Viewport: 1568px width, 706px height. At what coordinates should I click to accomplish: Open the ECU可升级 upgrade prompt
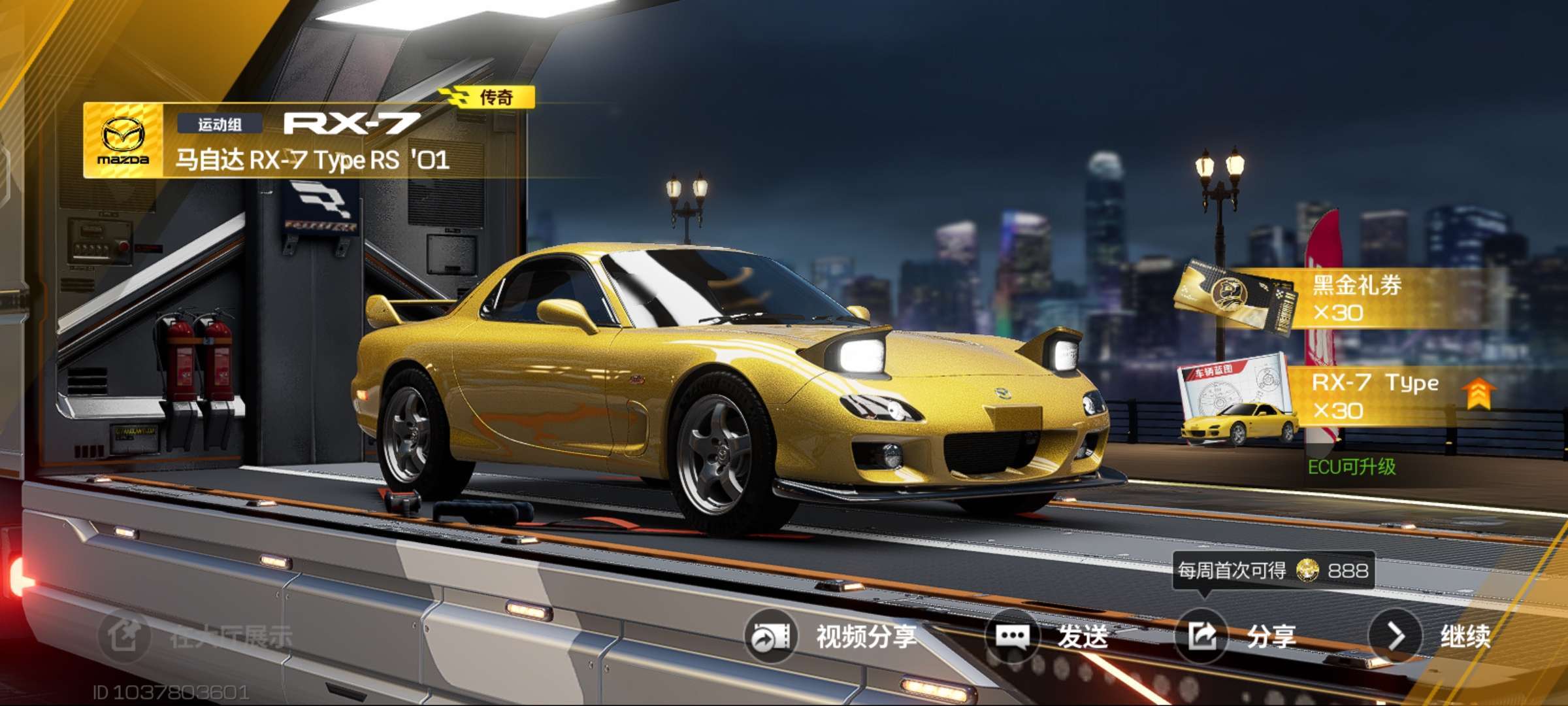[x=1351, y=467]
